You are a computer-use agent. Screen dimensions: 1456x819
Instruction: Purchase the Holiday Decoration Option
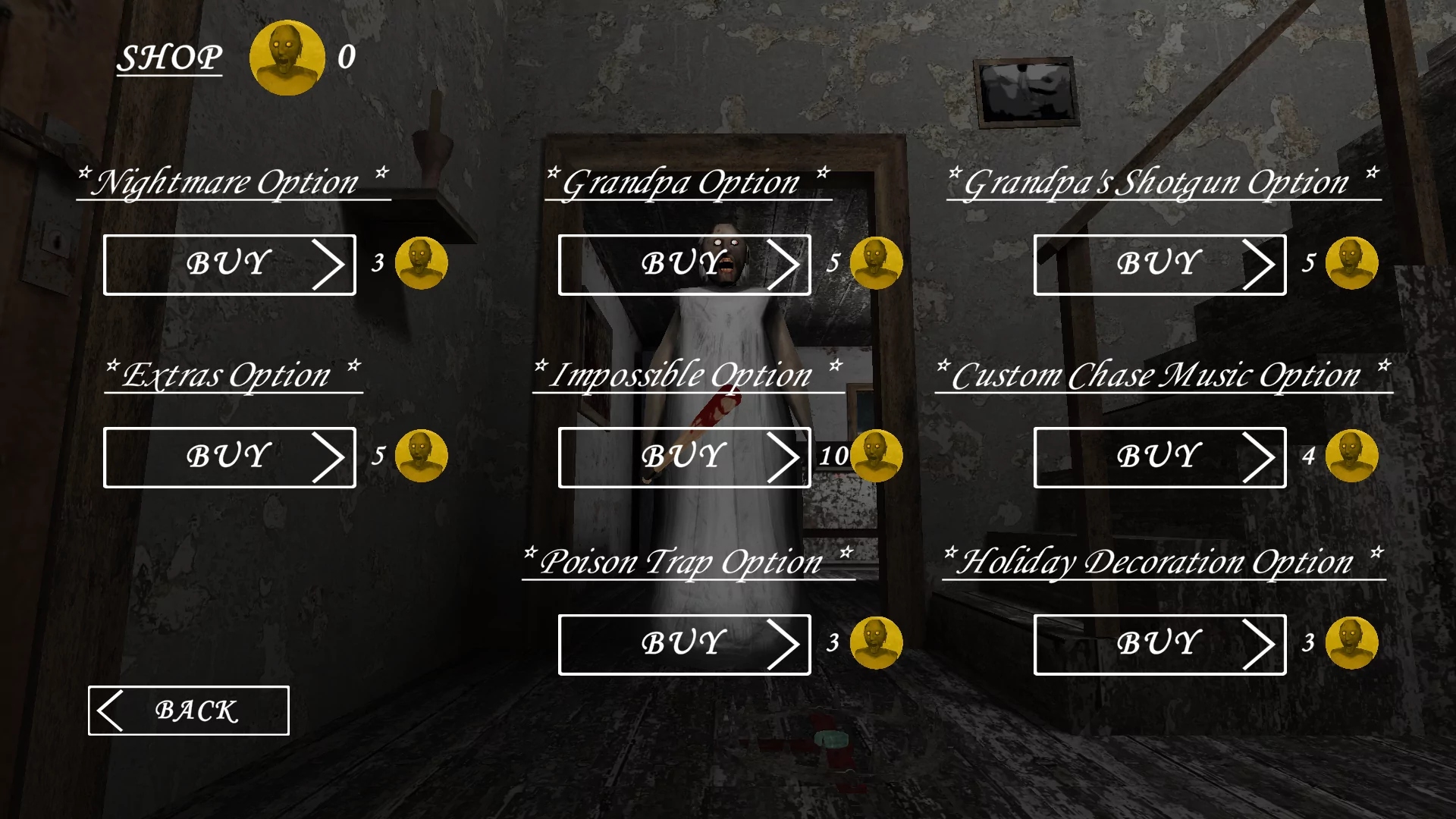(x=1159, y=644)
